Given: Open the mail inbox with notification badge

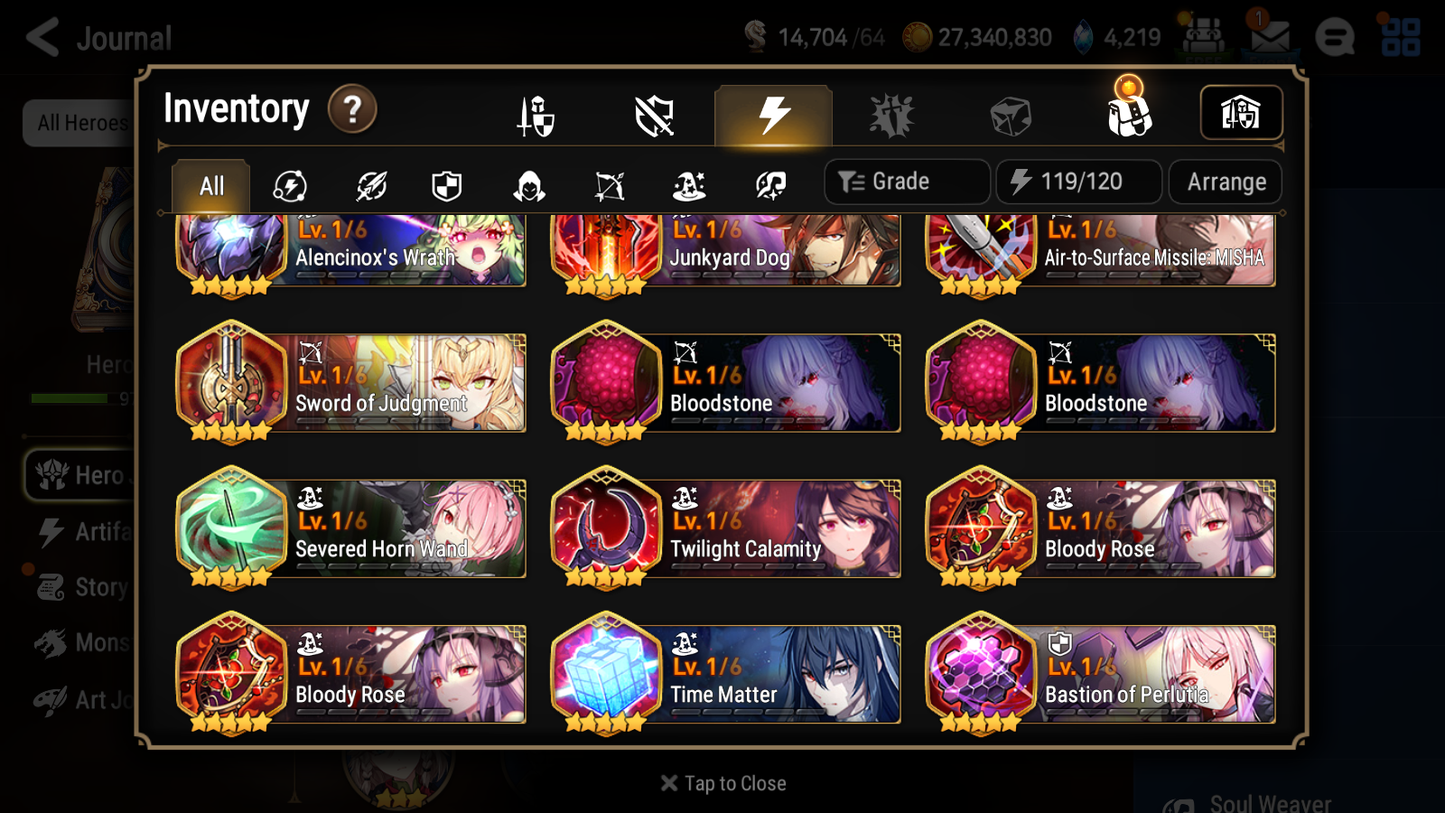Looking at the screenshot, I should click(1268, 37).
